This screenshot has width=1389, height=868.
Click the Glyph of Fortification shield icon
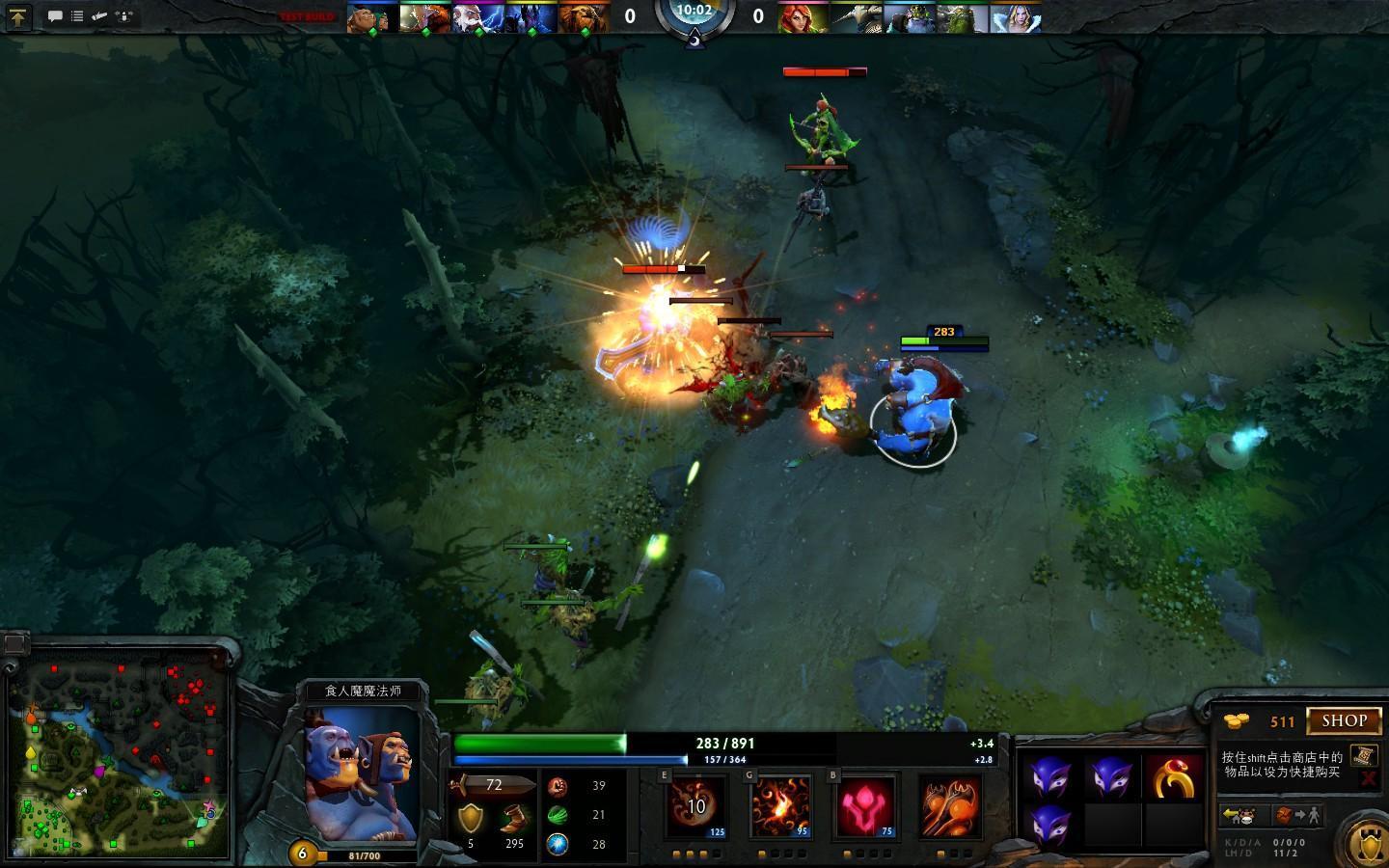coord(1369,844)
